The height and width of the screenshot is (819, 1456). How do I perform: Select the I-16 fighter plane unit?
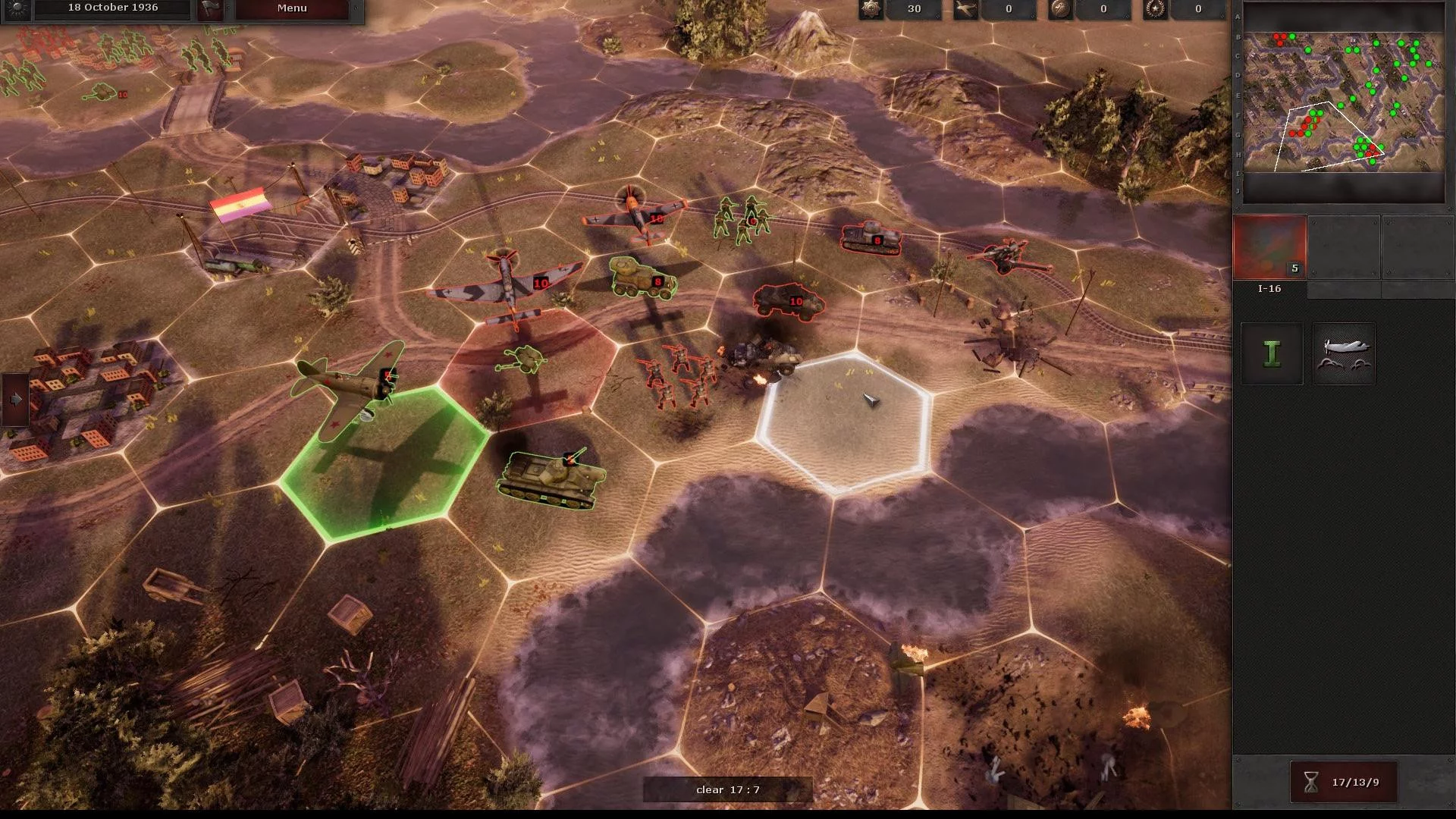point(350,387)
